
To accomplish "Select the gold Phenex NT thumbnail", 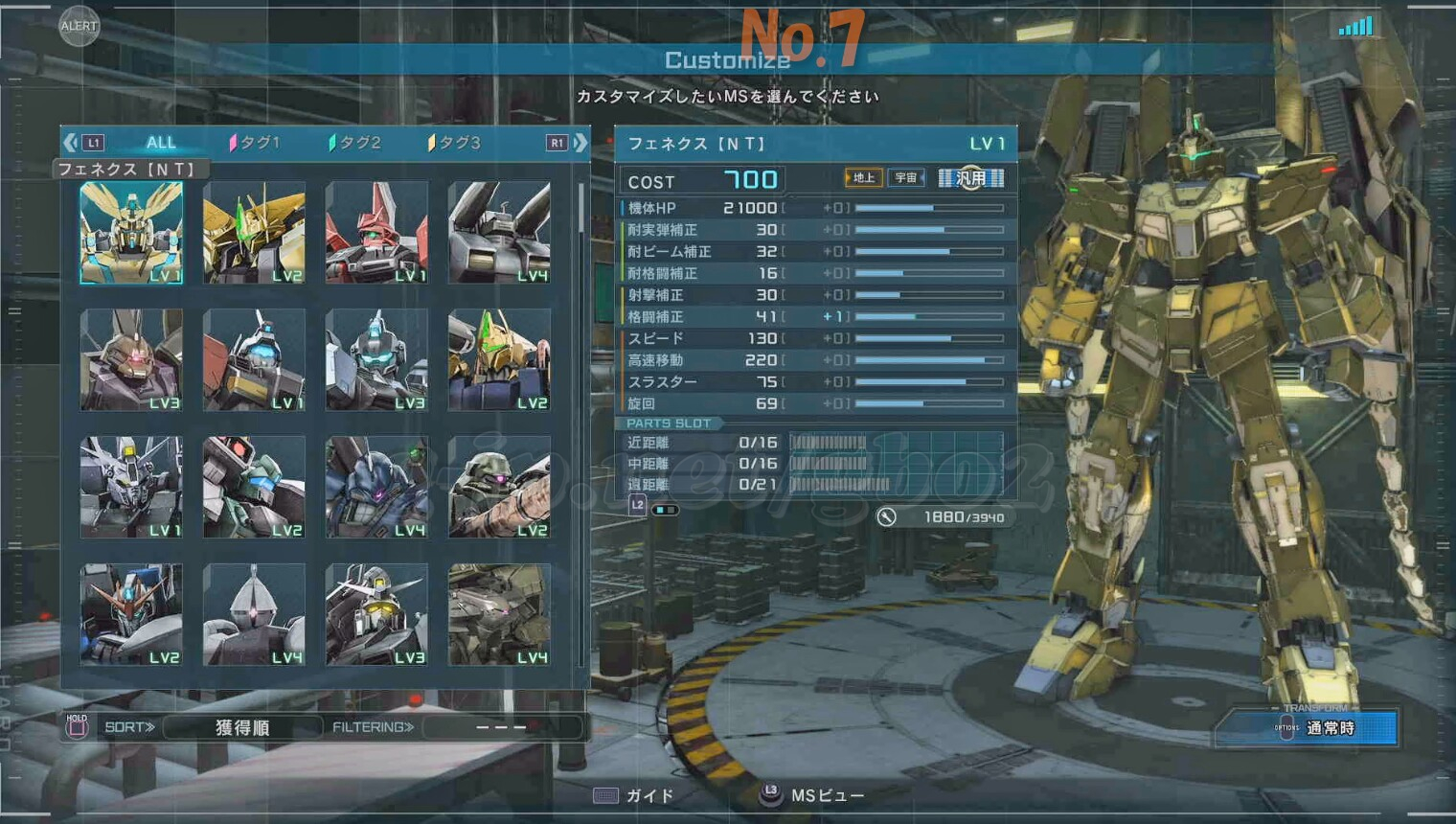I will click(131, 233).
